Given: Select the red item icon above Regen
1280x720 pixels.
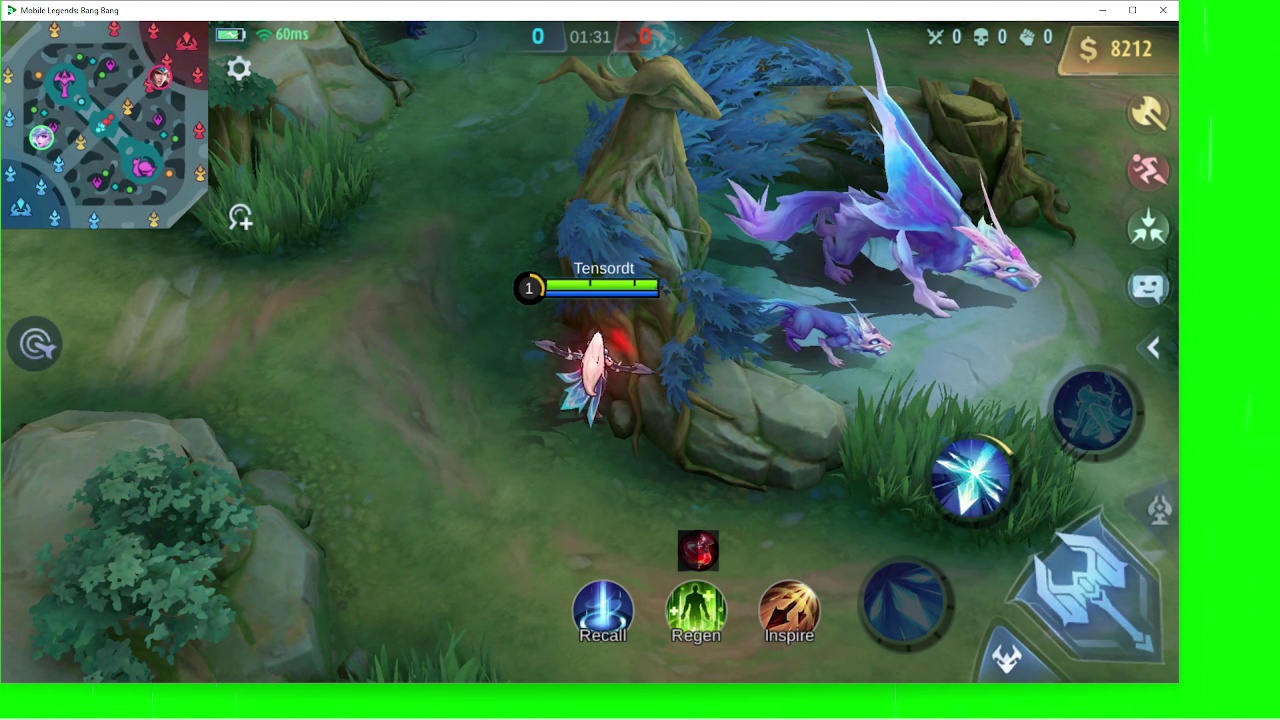Looking at the screenshot, I should 698,551.
